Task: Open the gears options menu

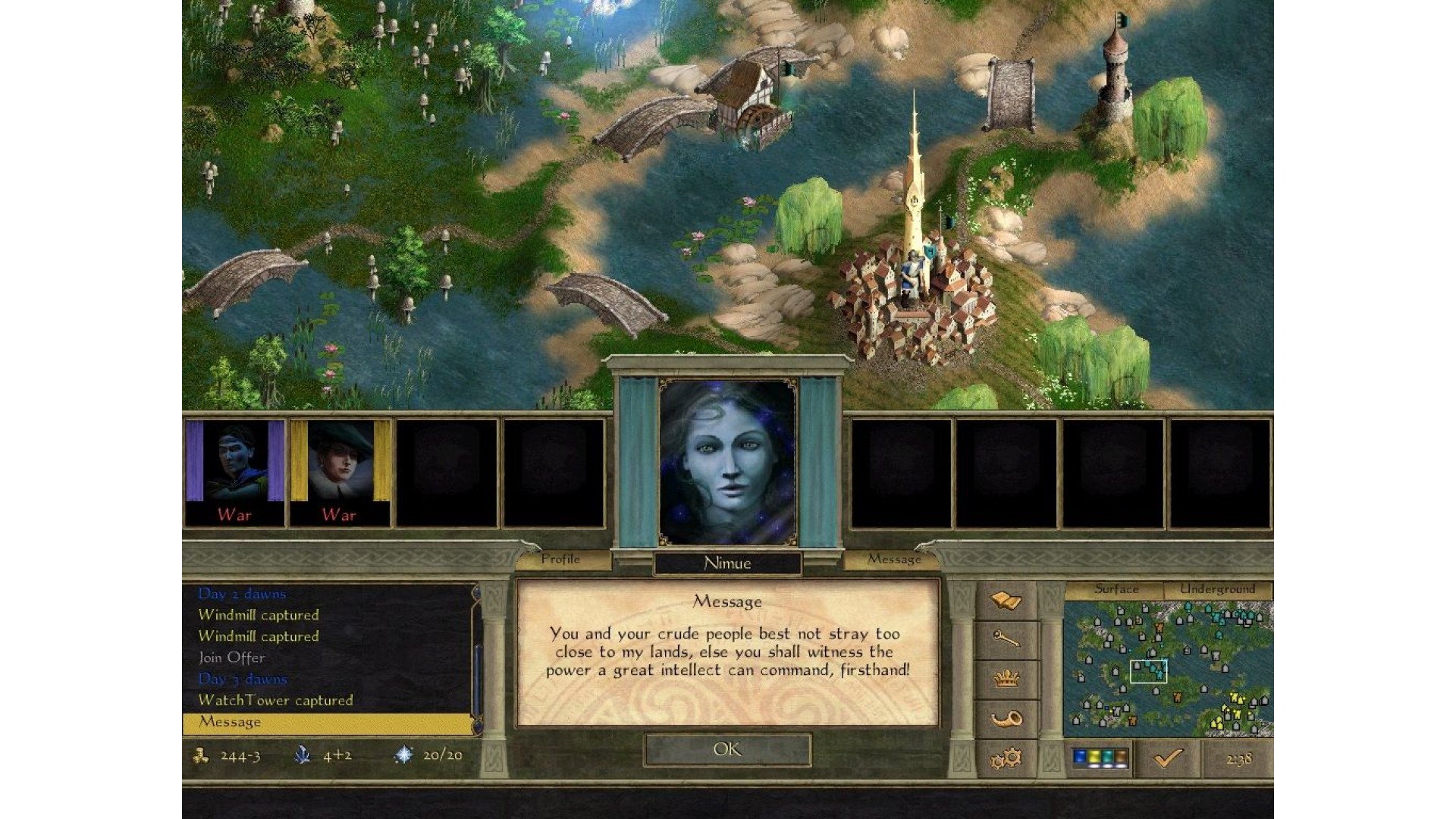Action: (1006, 758)
